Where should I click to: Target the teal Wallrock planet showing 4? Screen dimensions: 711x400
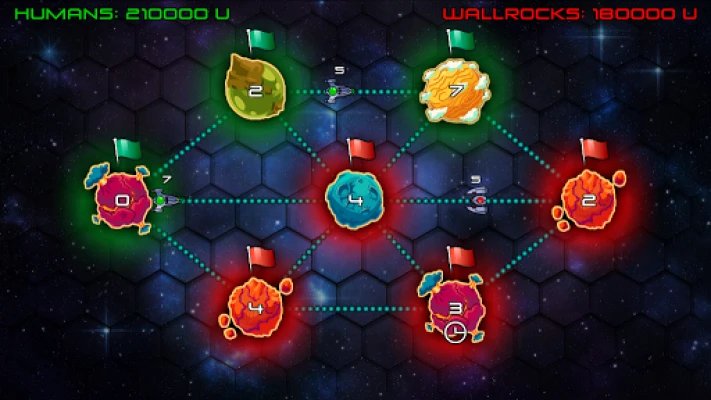pyautogui.click(x=355, y=199)
